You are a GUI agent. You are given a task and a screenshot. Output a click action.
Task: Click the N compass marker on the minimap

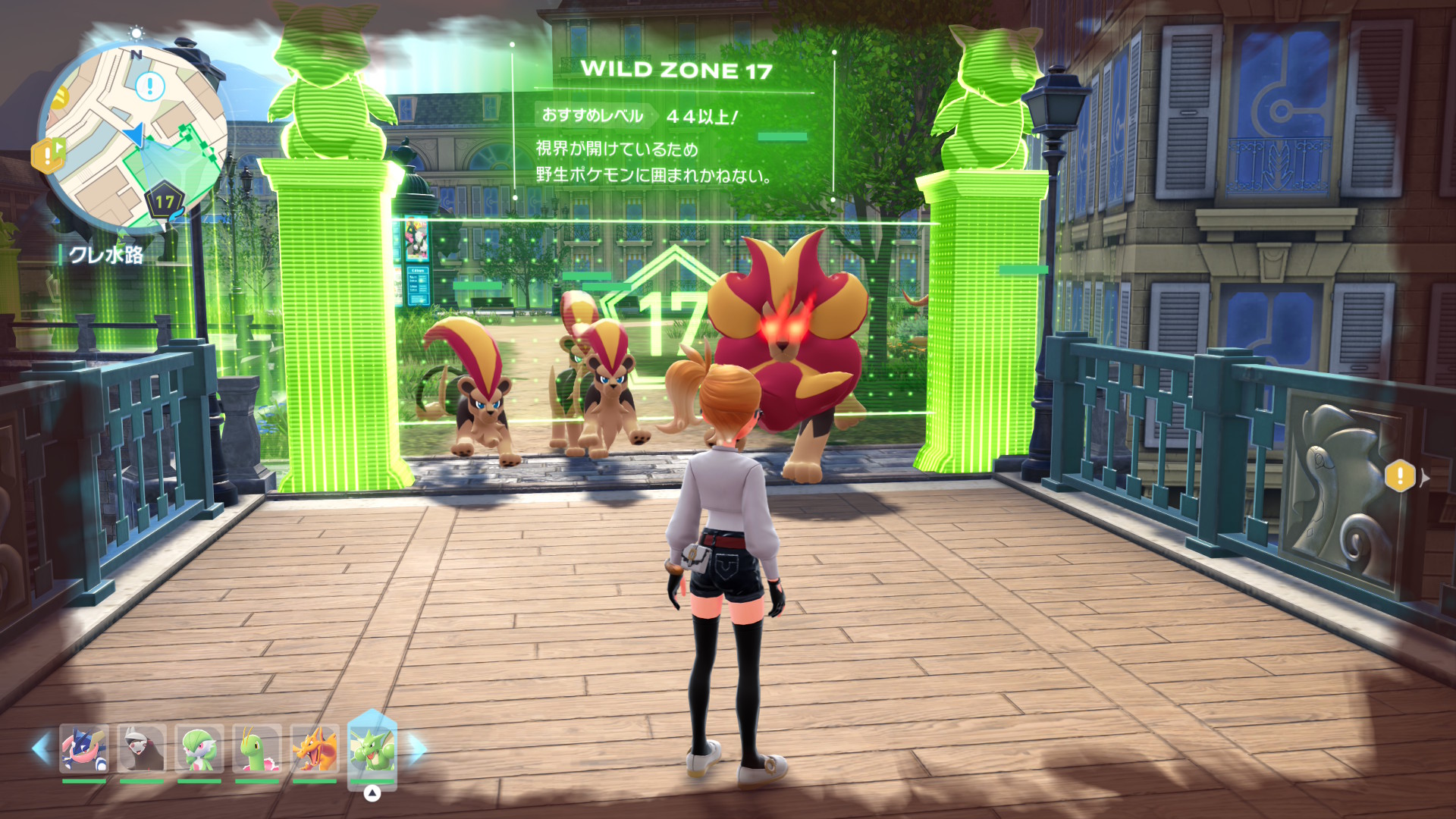[136, 53]
